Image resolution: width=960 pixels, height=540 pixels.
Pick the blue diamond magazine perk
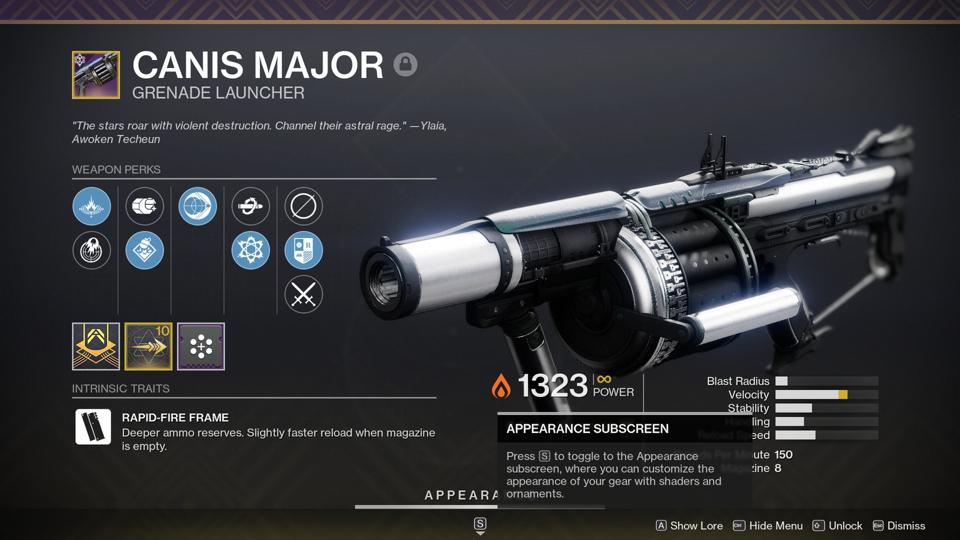[x=145, y=250]
